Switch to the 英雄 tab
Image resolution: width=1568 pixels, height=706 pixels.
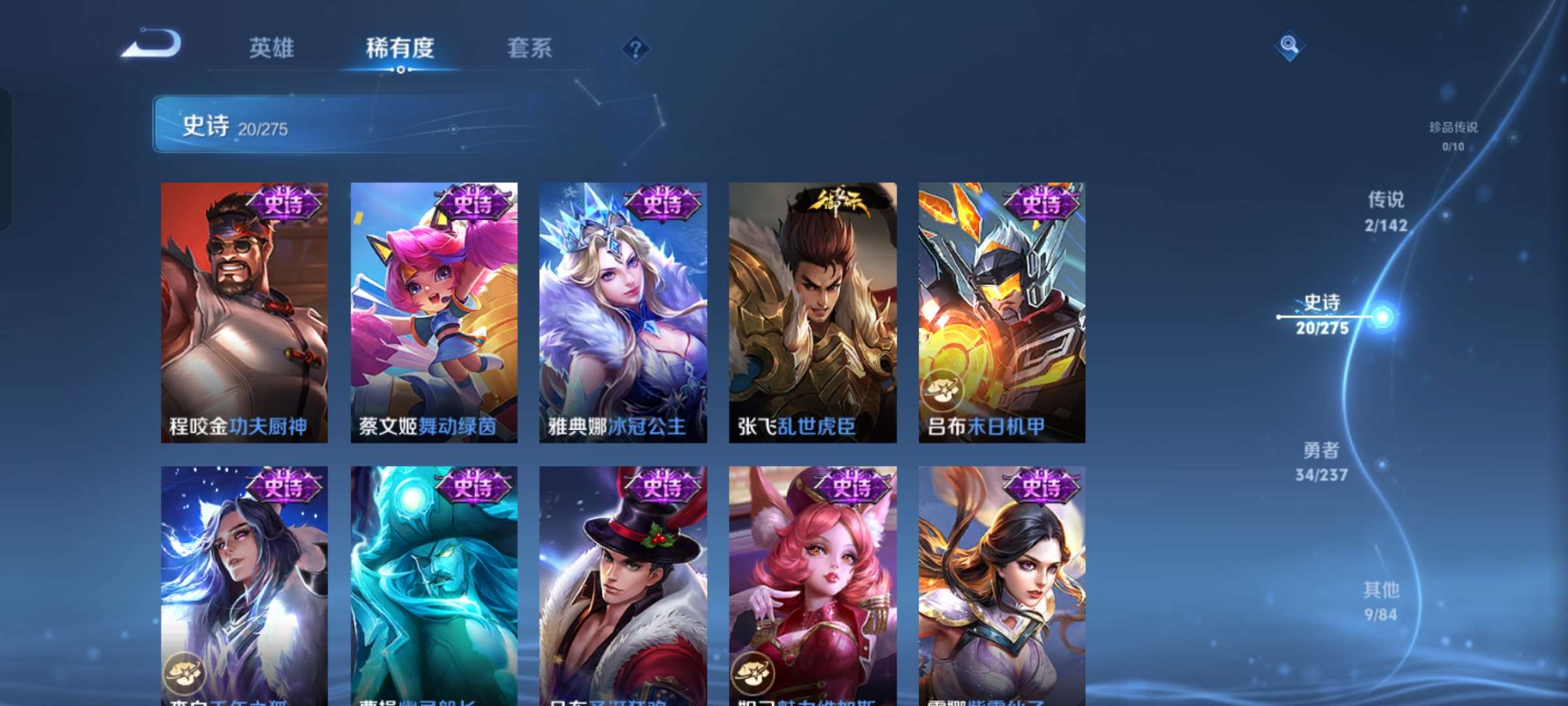(x=272, y=47)
